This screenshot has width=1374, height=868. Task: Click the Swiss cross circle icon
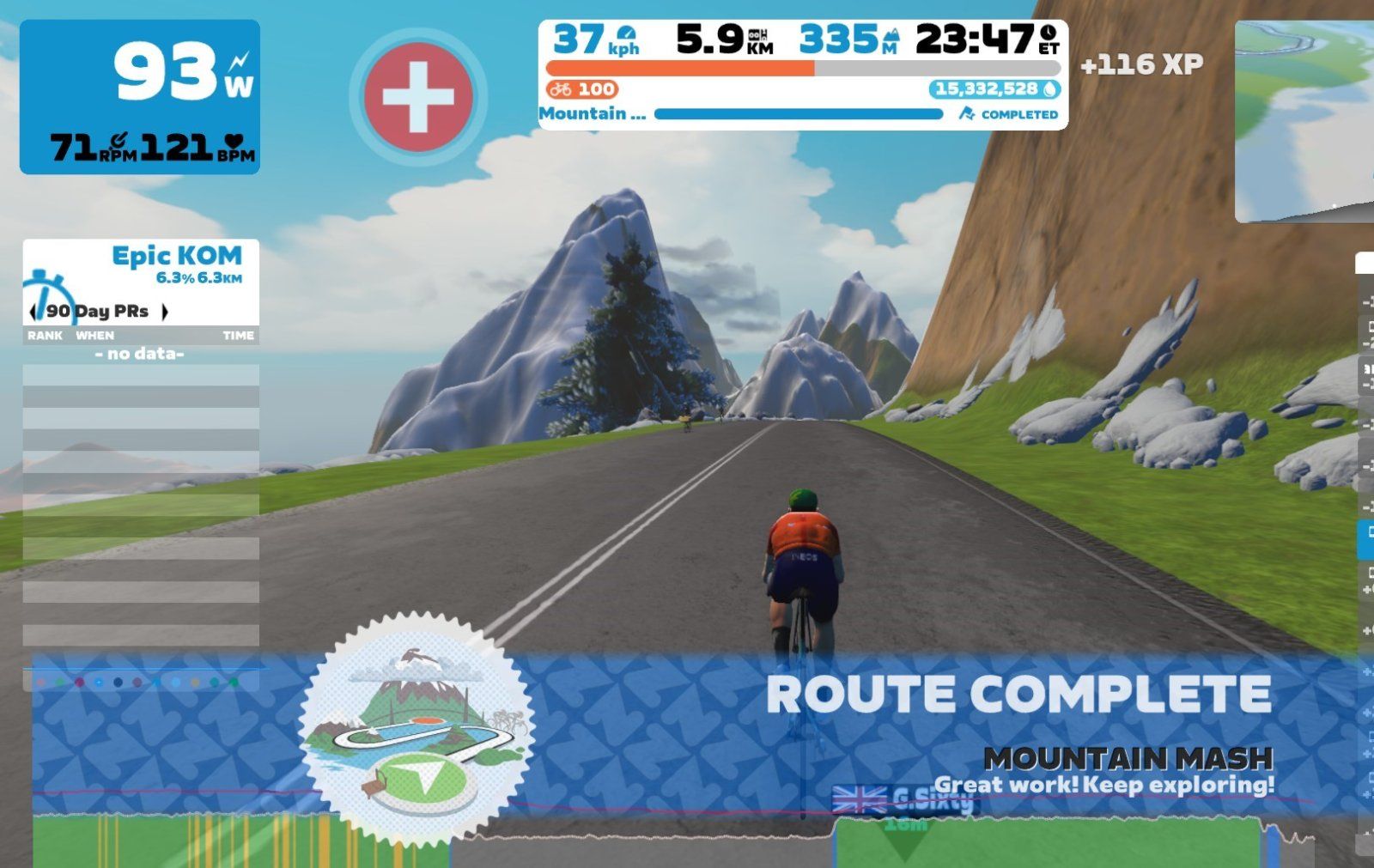coord(418,95)
